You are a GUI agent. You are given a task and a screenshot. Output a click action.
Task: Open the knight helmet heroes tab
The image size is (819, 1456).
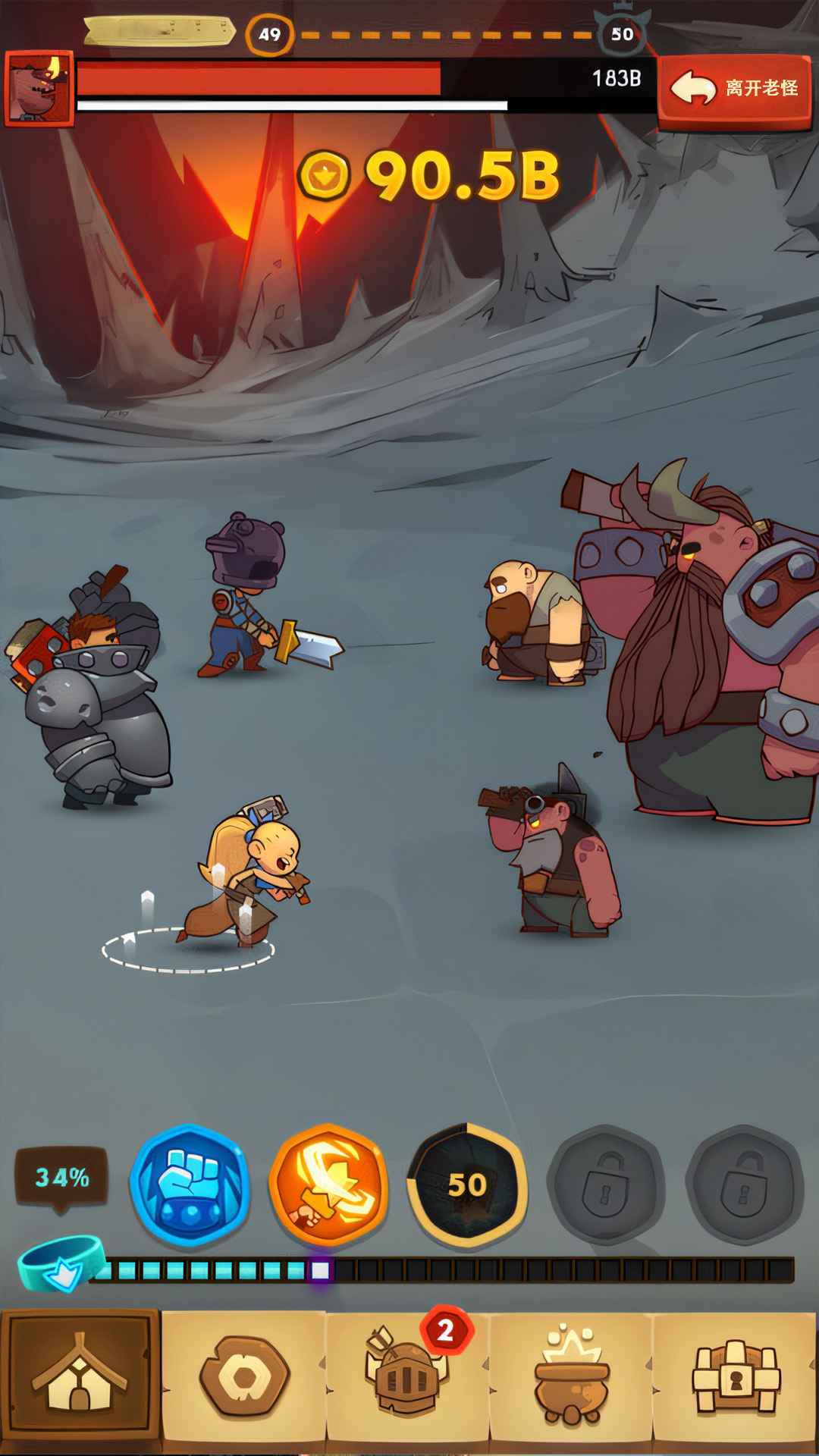(407, 1376)
